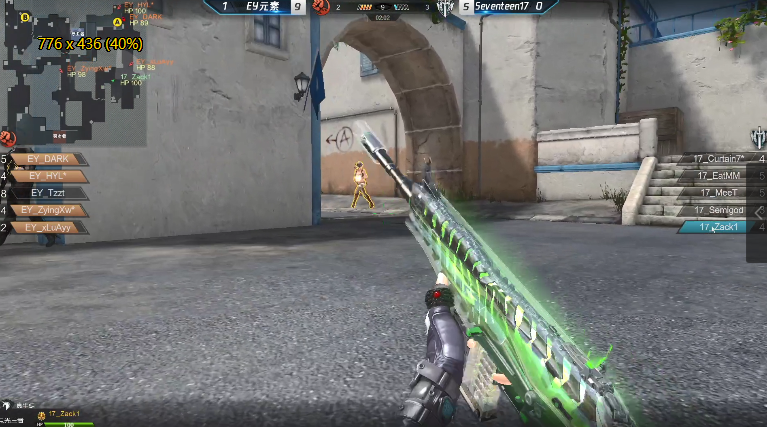Open the minimap overview
This screenshot has width=767, height=427.
[75, 70]
